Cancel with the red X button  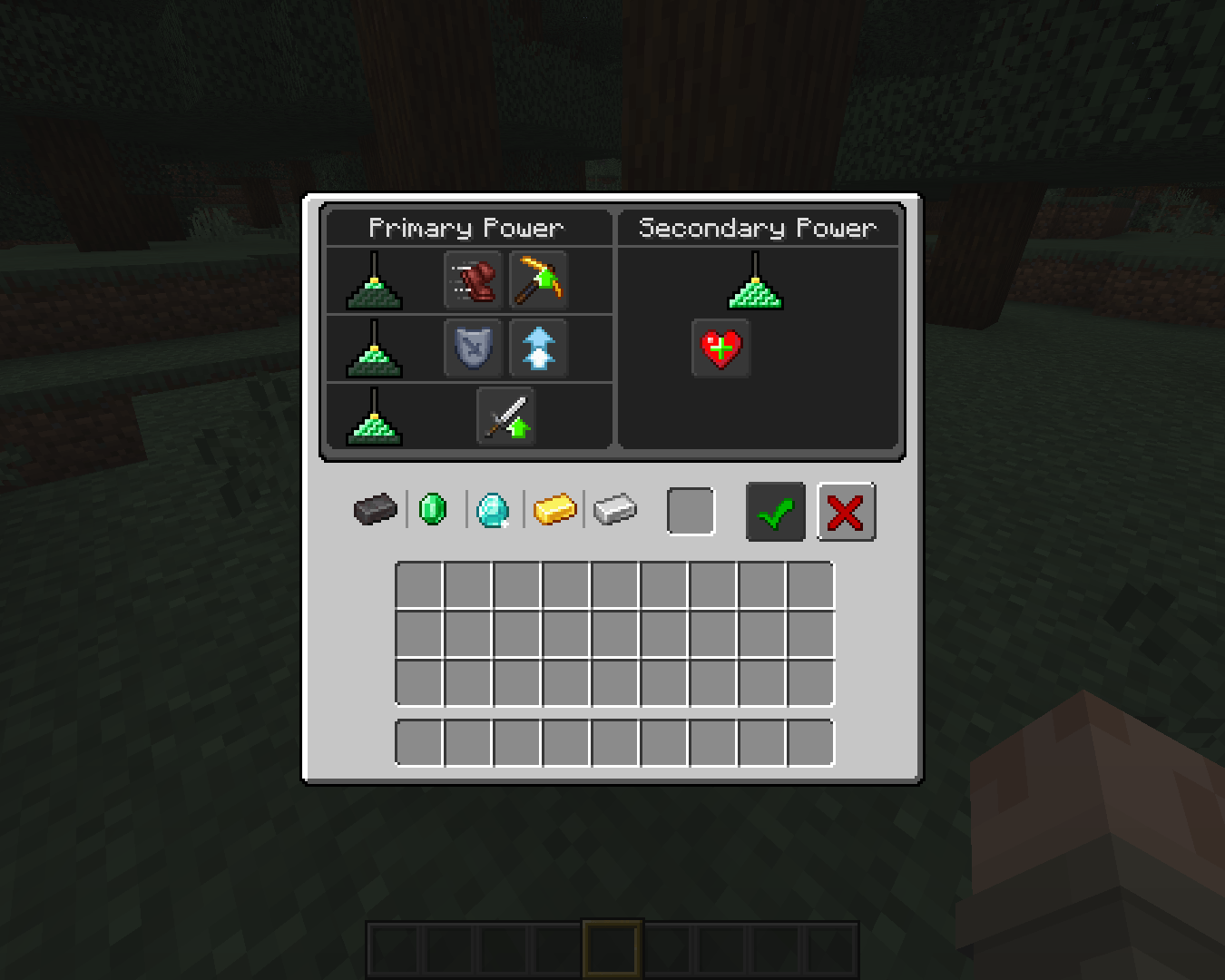(x=845, y=511)
